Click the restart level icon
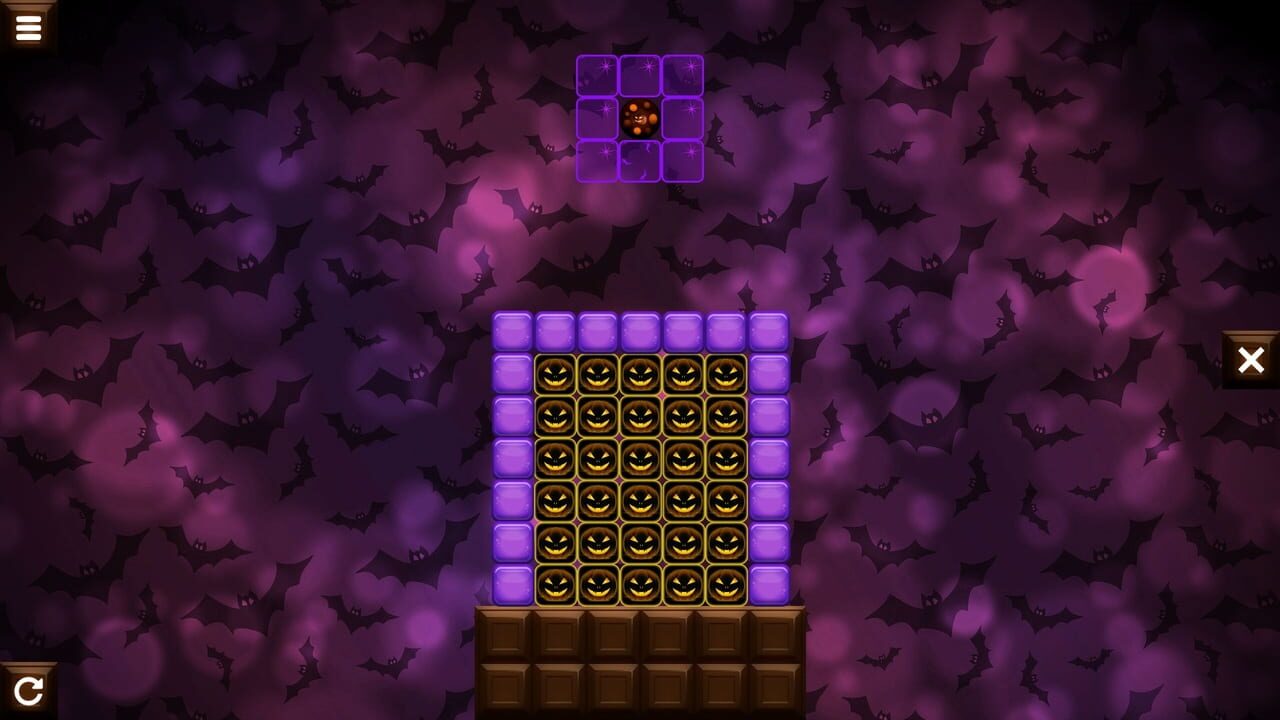This screenshot has width=1280, height=720. (30, 689)
